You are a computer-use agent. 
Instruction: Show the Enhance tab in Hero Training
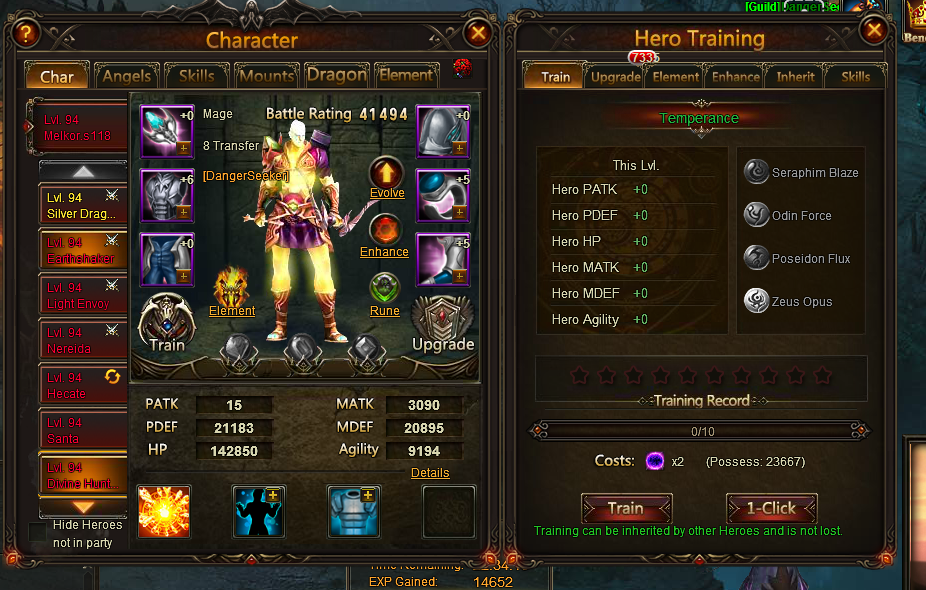(736, 77)
